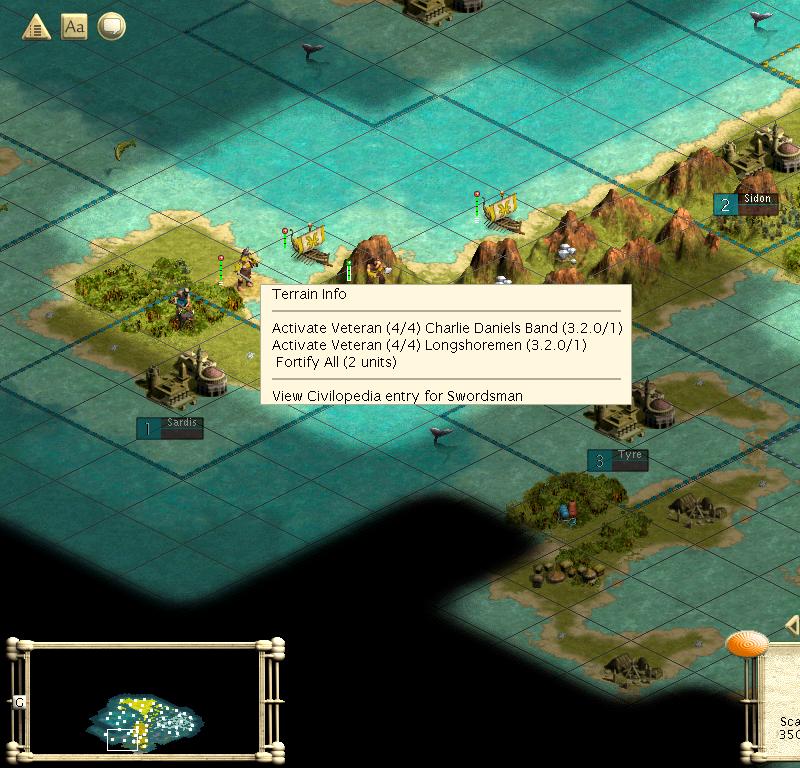
Task: Activate the Veteran Longshoremen unit
Action: pos(428,345)
